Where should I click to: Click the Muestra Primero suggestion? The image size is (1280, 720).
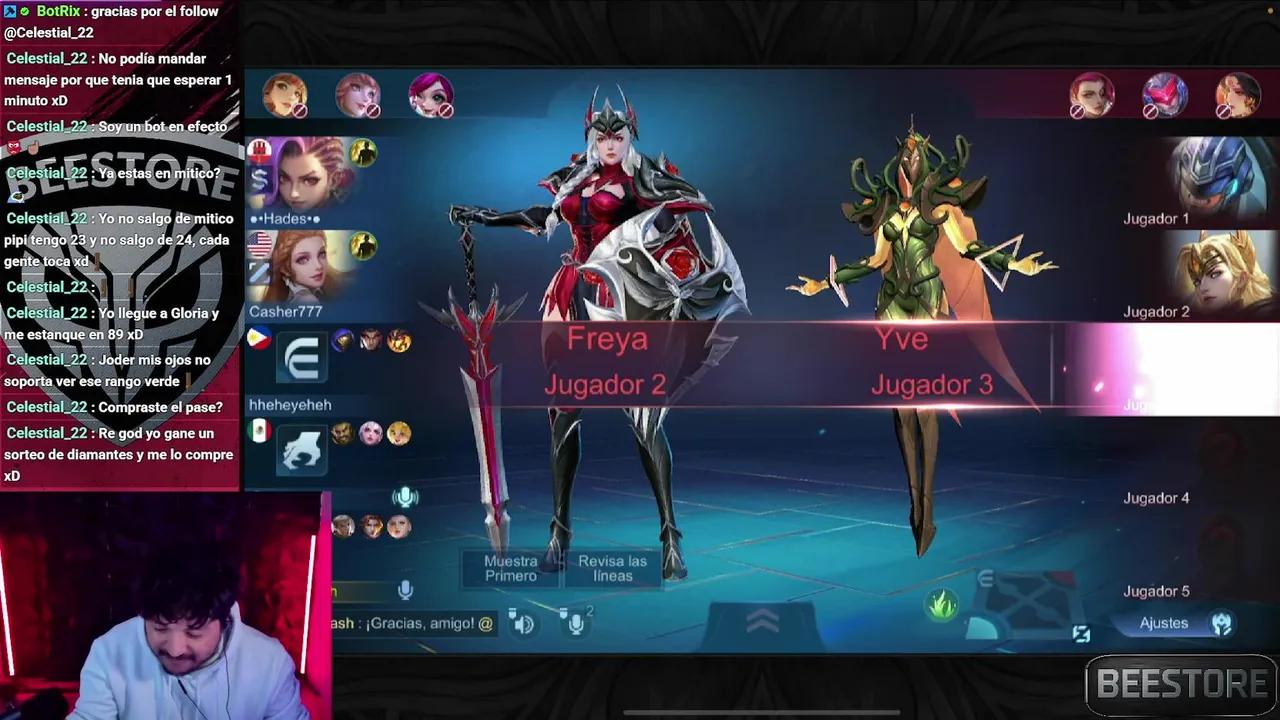[510, 567]
